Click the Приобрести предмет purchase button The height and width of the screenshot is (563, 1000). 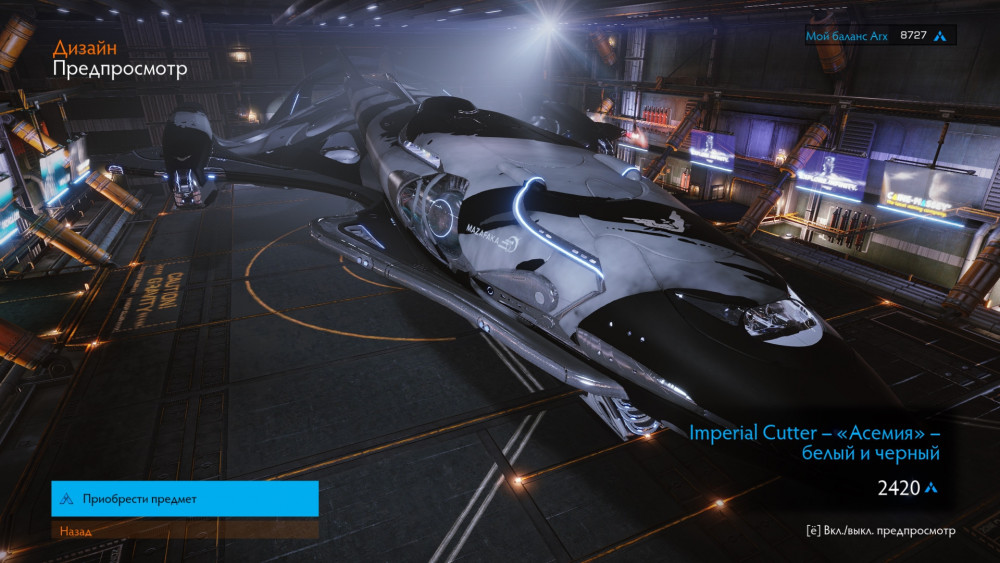(185, 498)
